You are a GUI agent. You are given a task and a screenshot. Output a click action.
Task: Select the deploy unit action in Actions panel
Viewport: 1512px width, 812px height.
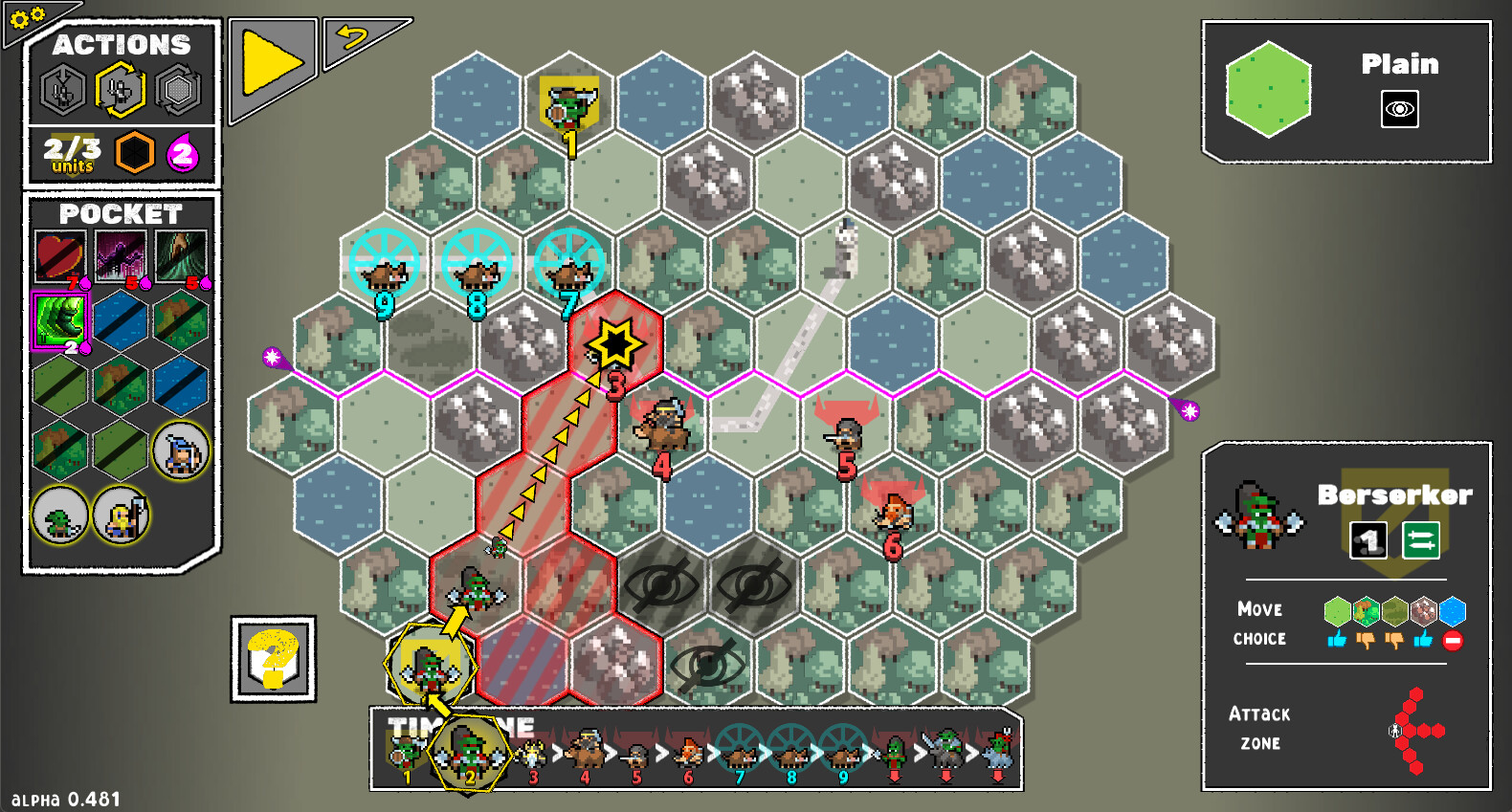pyautogui.click(x=62, y=88)
